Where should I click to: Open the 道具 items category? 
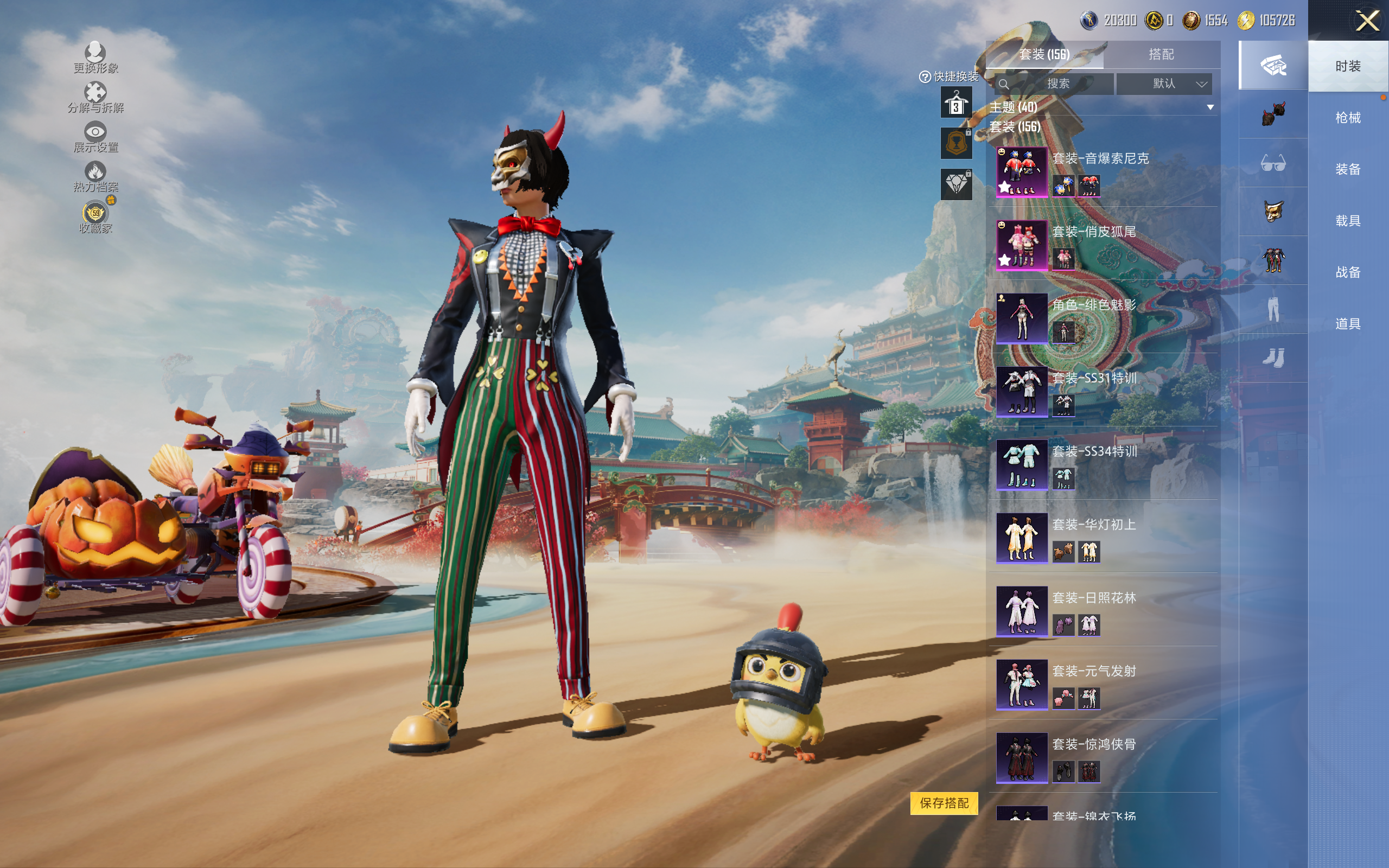point(1348,324)
